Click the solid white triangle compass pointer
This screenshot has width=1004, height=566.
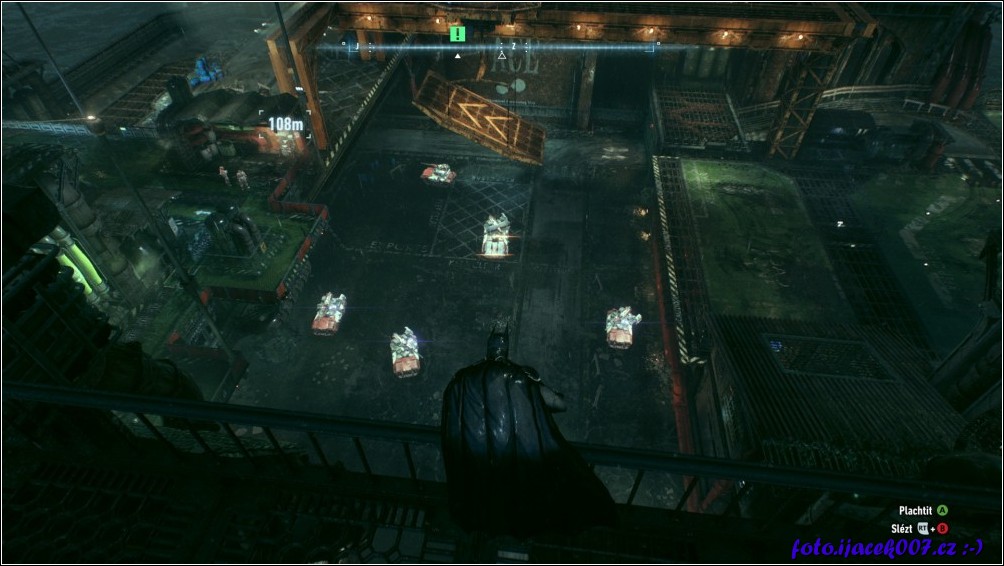[x=458, y=56]
